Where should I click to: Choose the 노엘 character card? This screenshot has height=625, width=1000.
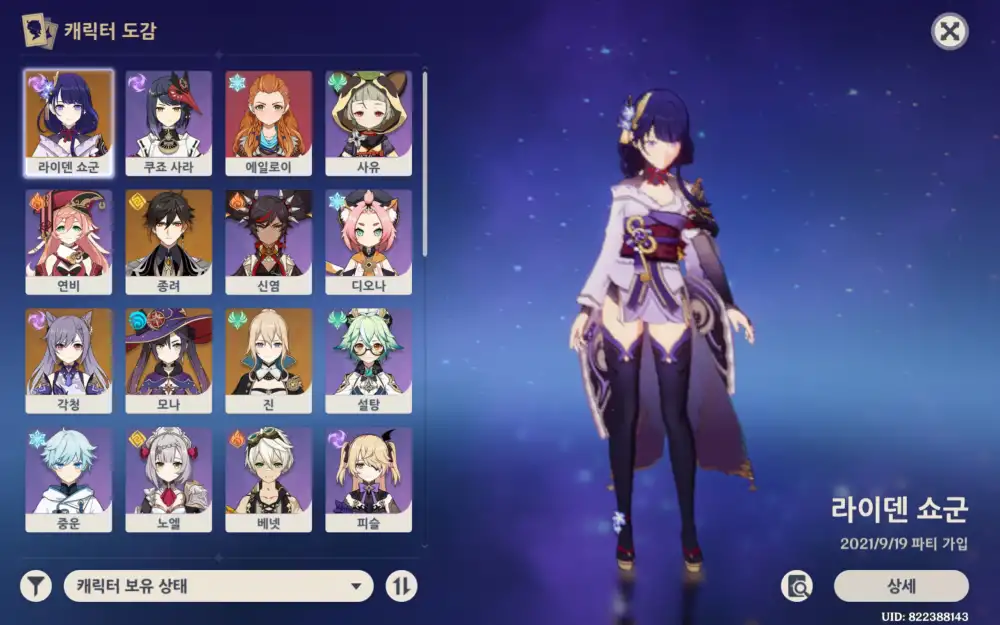coord(169,479)
